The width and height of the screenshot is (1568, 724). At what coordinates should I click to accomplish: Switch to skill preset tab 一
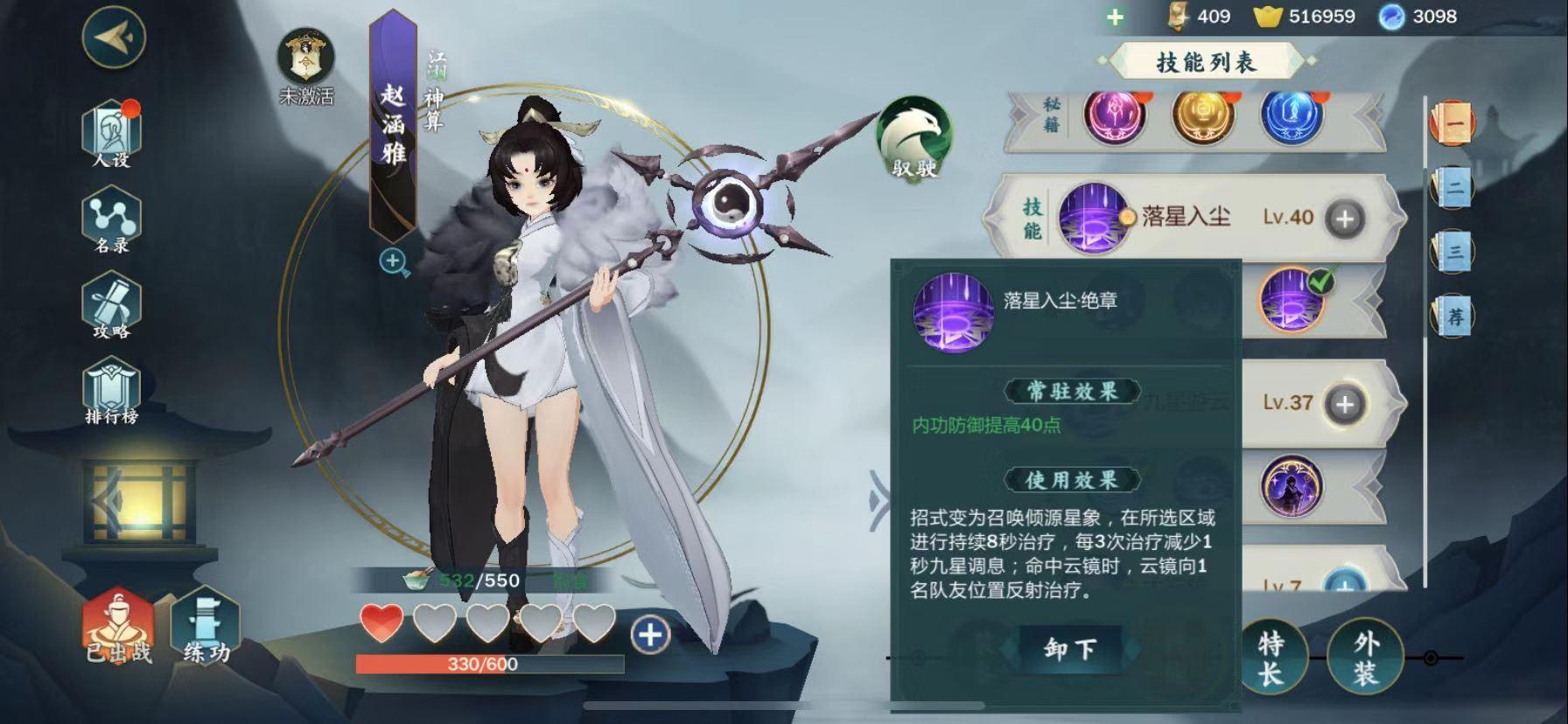click(1452, 124)
